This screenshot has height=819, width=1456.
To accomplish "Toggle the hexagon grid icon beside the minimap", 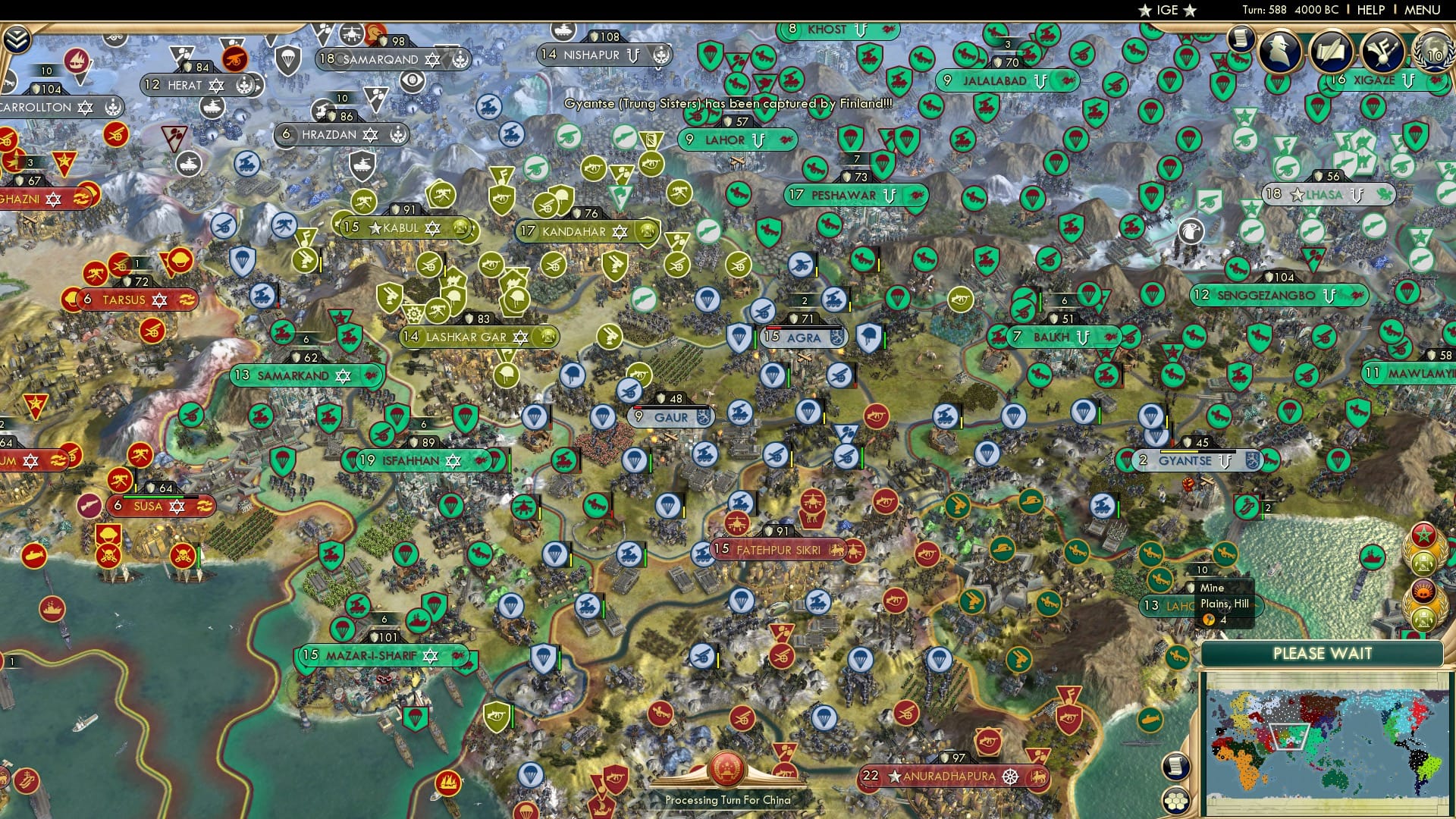I will (x=1176, y=801).
